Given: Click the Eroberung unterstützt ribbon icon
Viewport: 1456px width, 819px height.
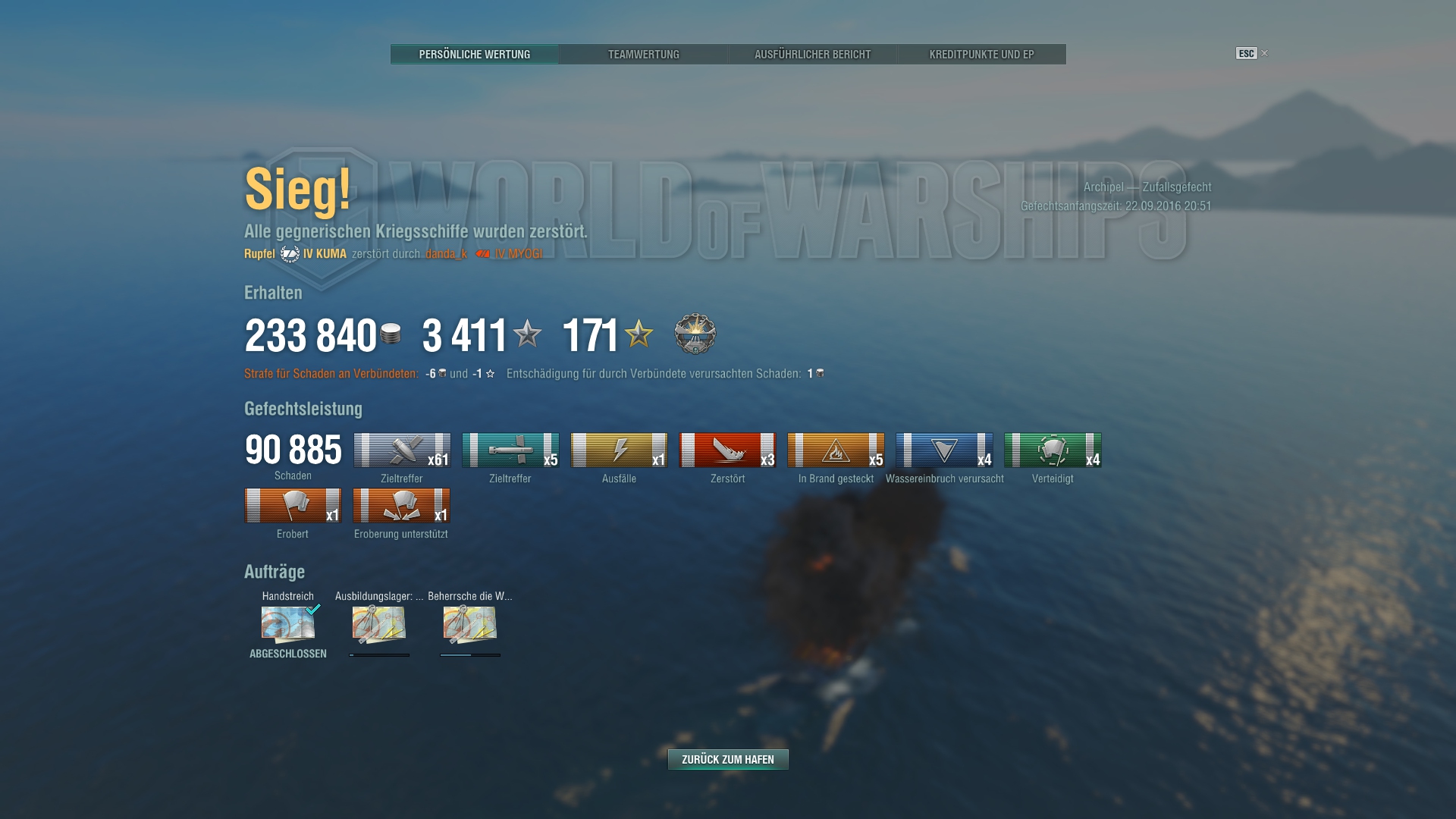Looking at the screenshot, I should click(402, 504).
